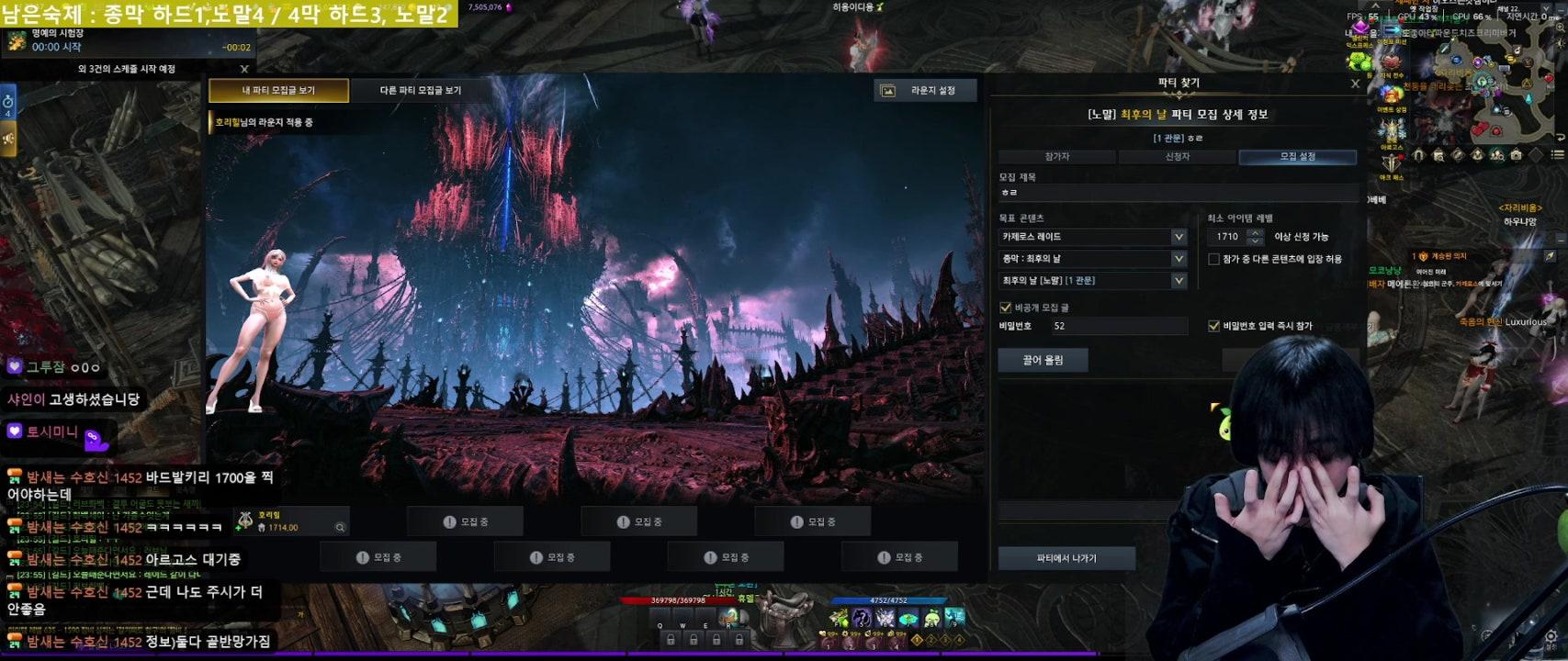Image resolution: width=1568 pixels, height=661 pixels.
Task: Select the 모집 설정 tab
Action: pyautogui.click(x=1297, y=157)
